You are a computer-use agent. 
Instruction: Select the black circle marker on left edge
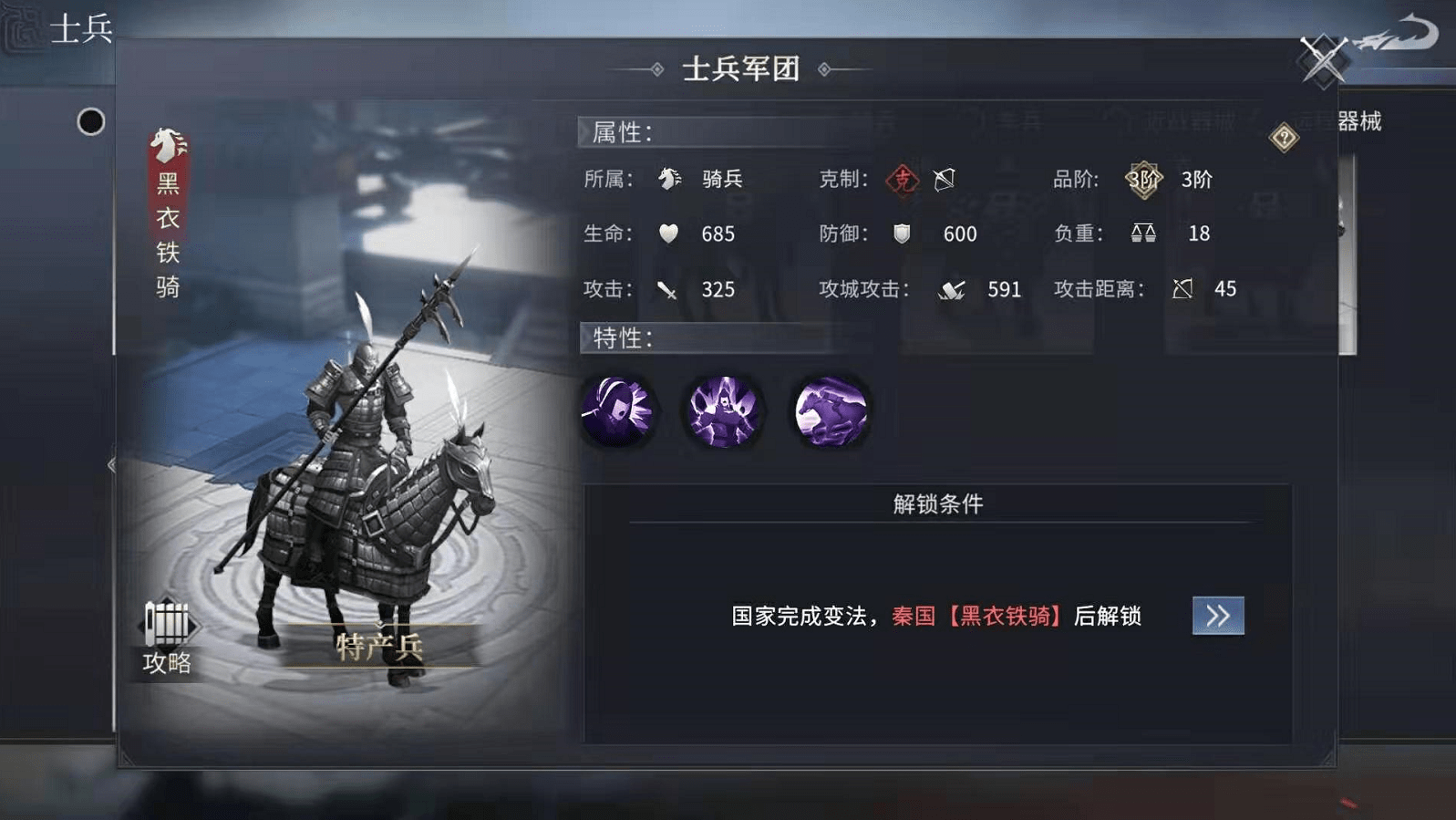click(x=90, y=122)
